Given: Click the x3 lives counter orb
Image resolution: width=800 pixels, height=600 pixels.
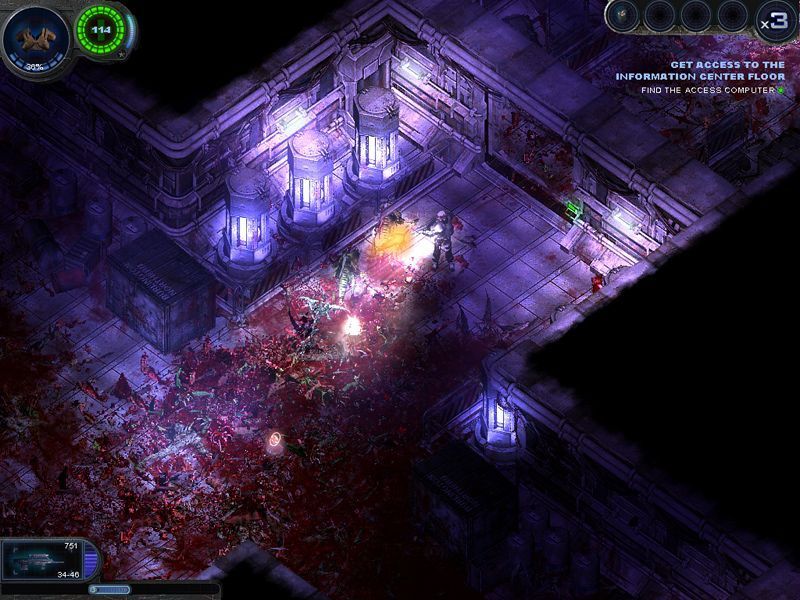Looking at the screenshot, I should click(x=773, y=22).
